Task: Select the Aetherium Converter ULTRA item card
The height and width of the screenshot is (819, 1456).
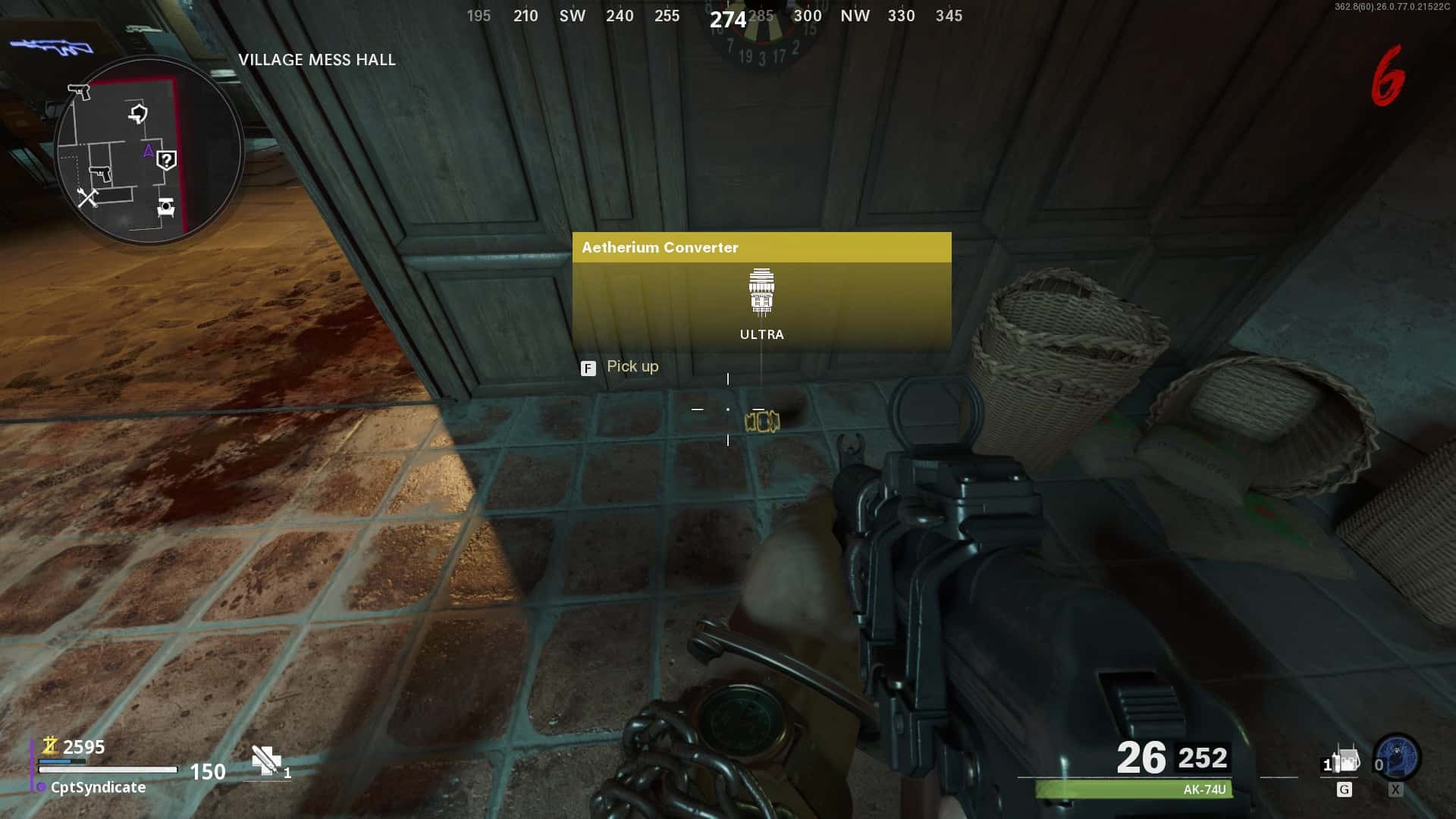Action: click(761, 290)
